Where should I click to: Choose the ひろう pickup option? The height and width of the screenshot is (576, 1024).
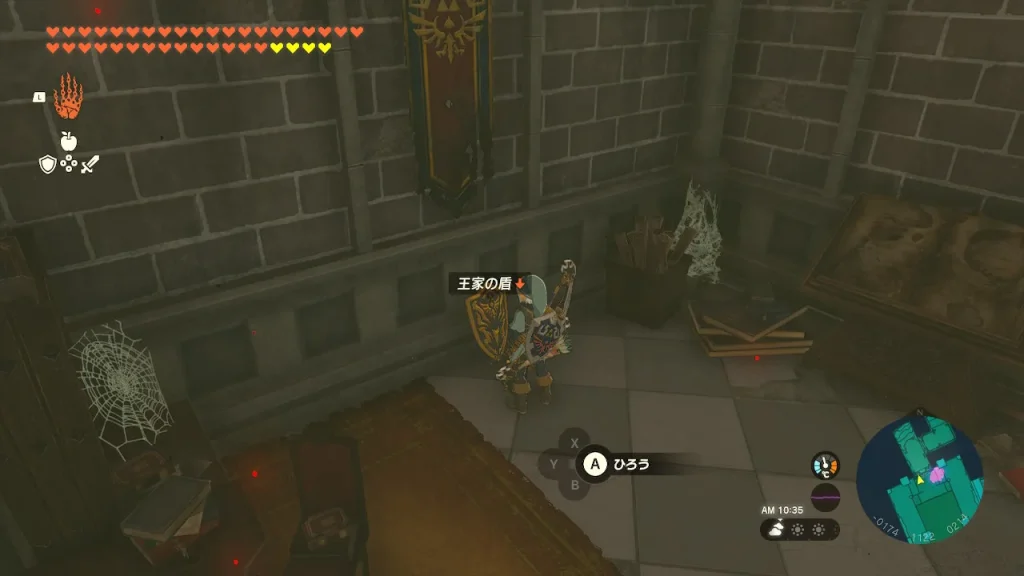632,463
